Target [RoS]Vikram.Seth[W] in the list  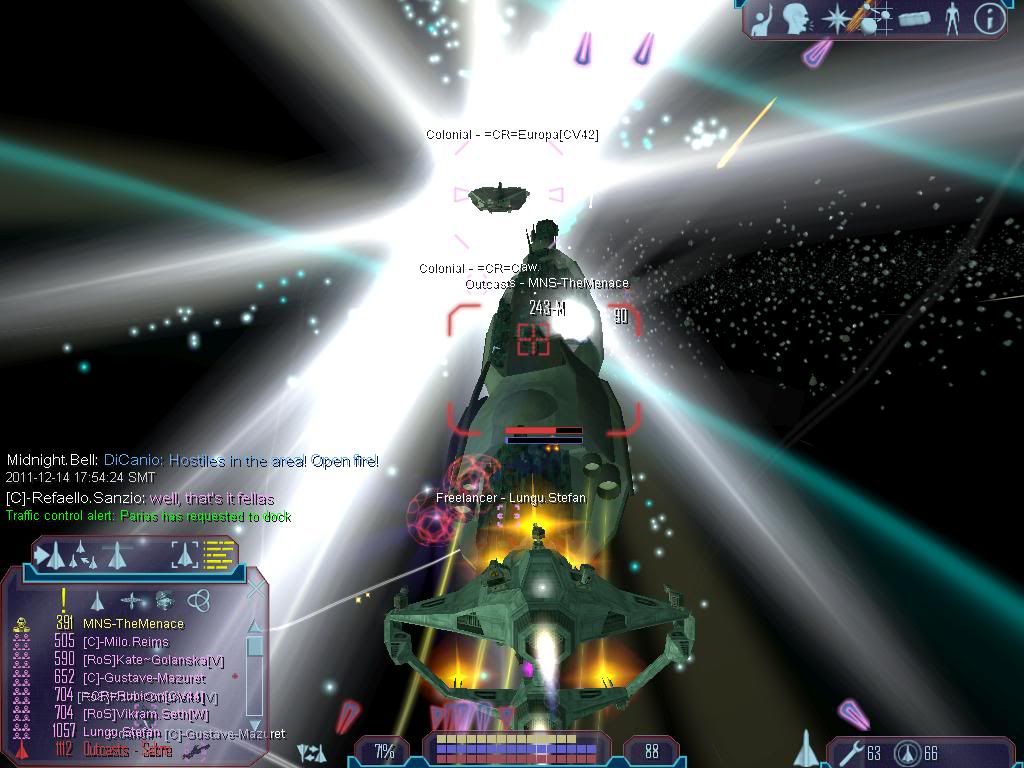pyautogui.click(x=146, y=714)
